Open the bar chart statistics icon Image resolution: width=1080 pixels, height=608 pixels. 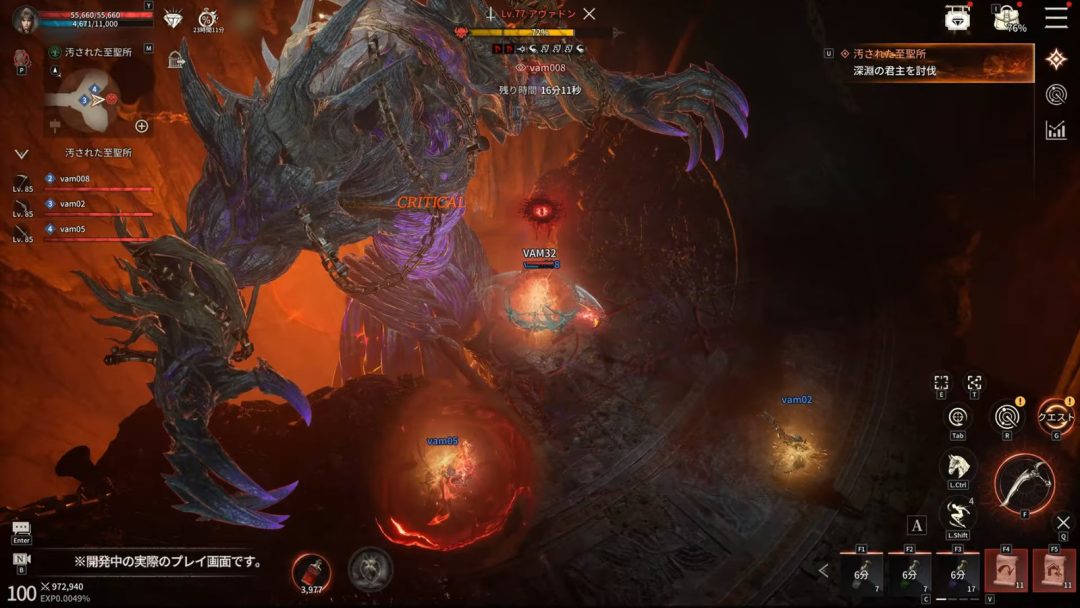coord(1056,130)
